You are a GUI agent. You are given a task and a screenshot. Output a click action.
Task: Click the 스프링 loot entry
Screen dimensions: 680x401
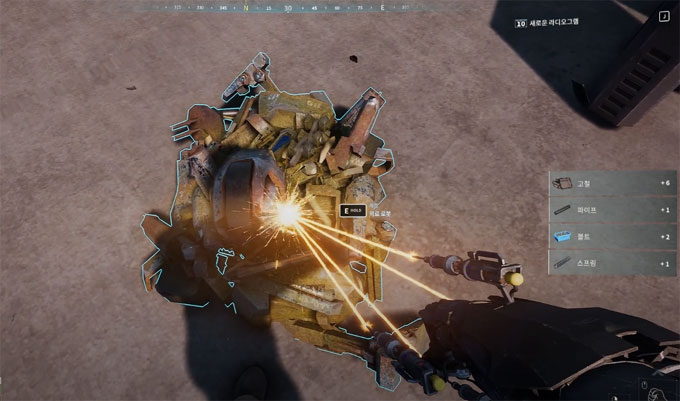pos(613,262)
